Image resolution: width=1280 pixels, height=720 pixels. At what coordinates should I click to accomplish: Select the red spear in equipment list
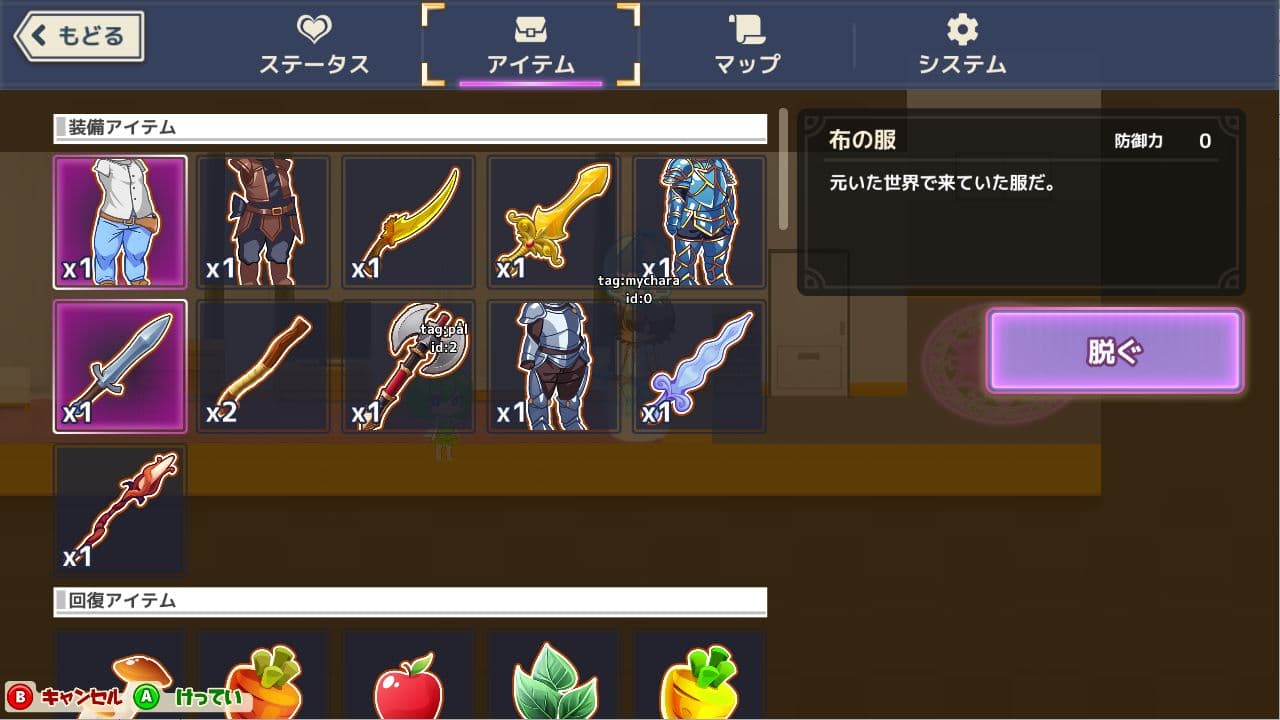120,510
